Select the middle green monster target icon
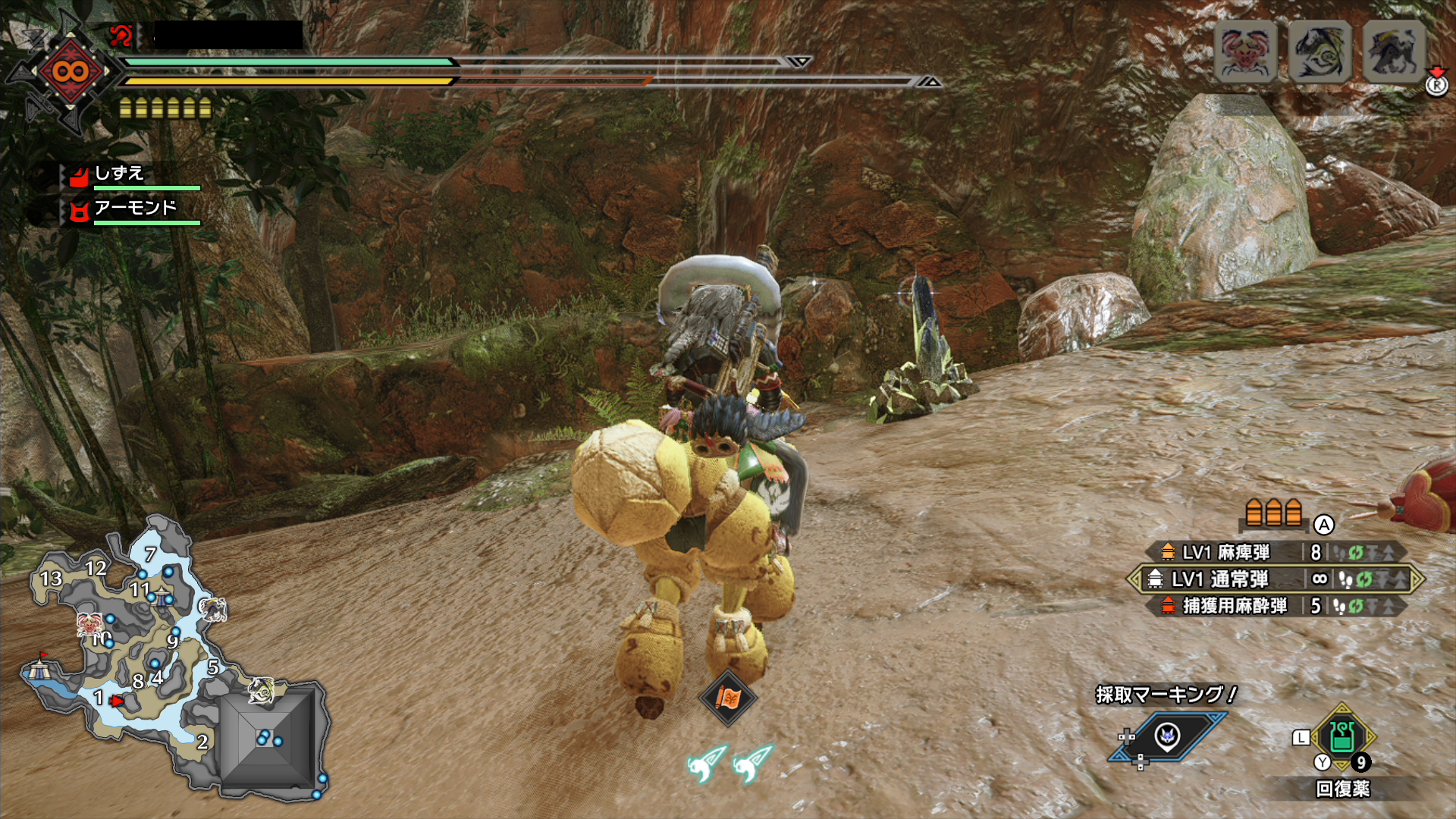The height and width of the screenshot is (819, 1456). (x=1319, y=52)
